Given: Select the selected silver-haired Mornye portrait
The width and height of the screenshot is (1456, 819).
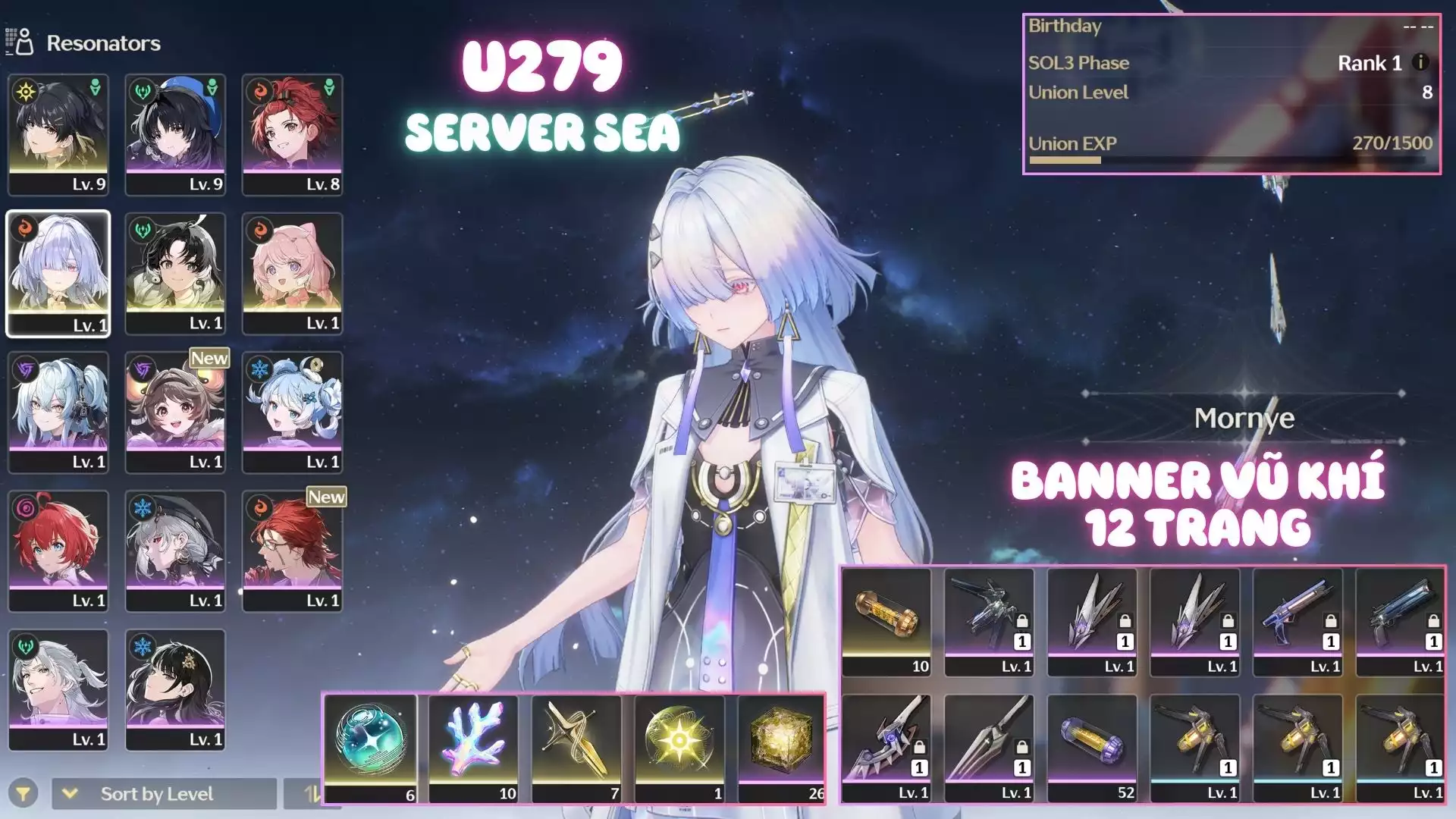Looking at the screenshot, I should [58, 273].
